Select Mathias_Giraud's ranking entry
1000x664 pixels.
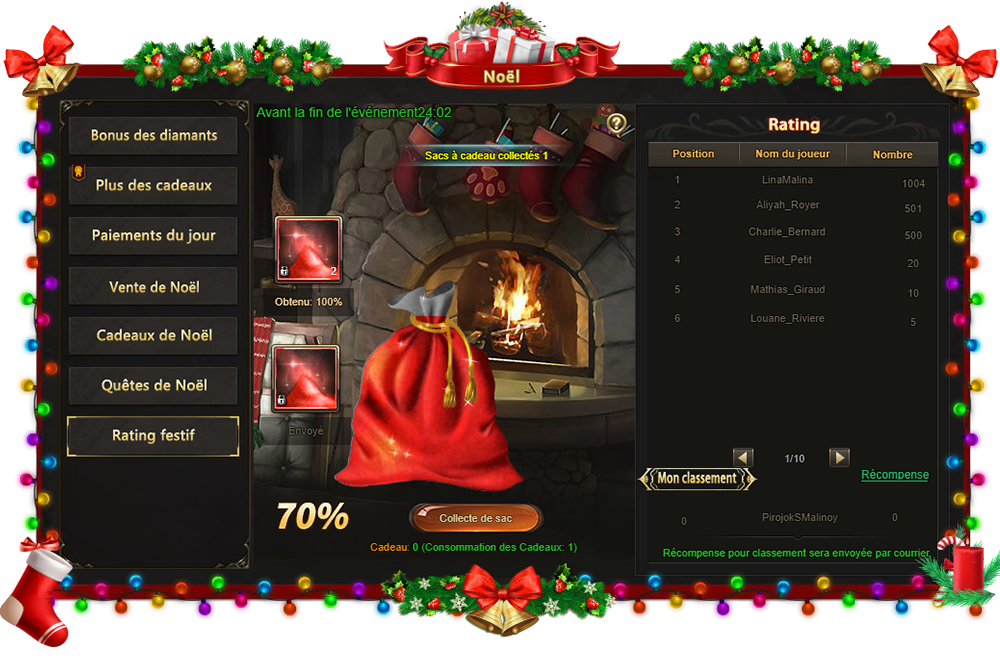click(x=786, y=291)
